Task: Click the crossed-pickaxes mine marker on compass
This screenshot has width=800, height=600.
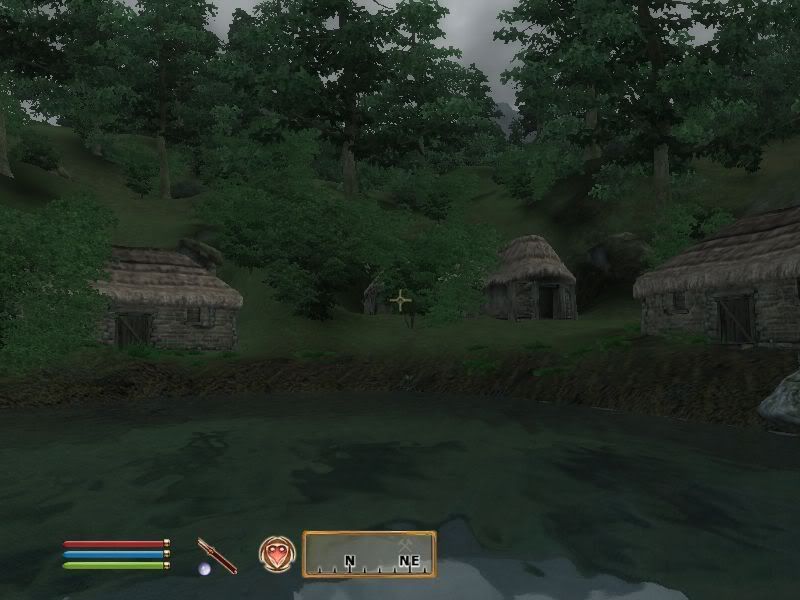Action: pos(407,544)
